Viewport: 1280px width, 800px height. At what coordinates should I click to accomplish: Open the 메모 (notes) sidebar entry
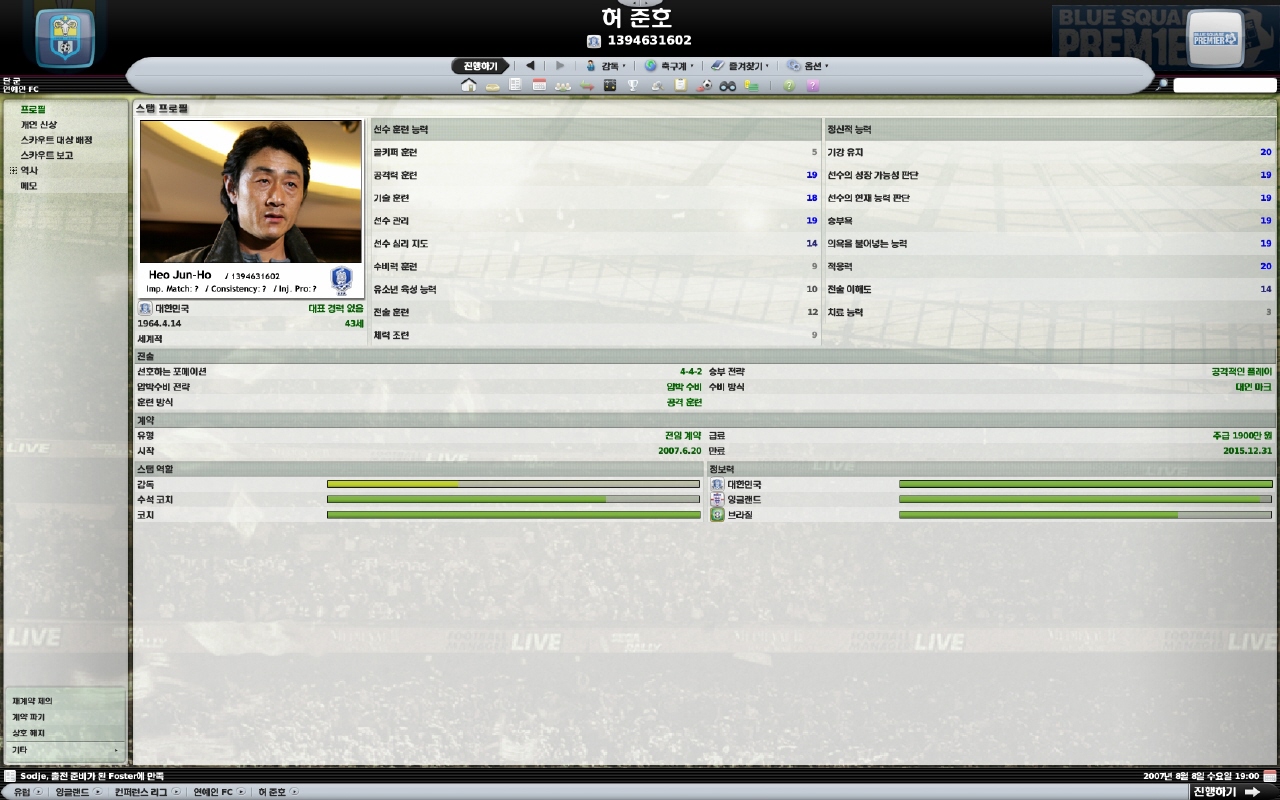point(29,186)
